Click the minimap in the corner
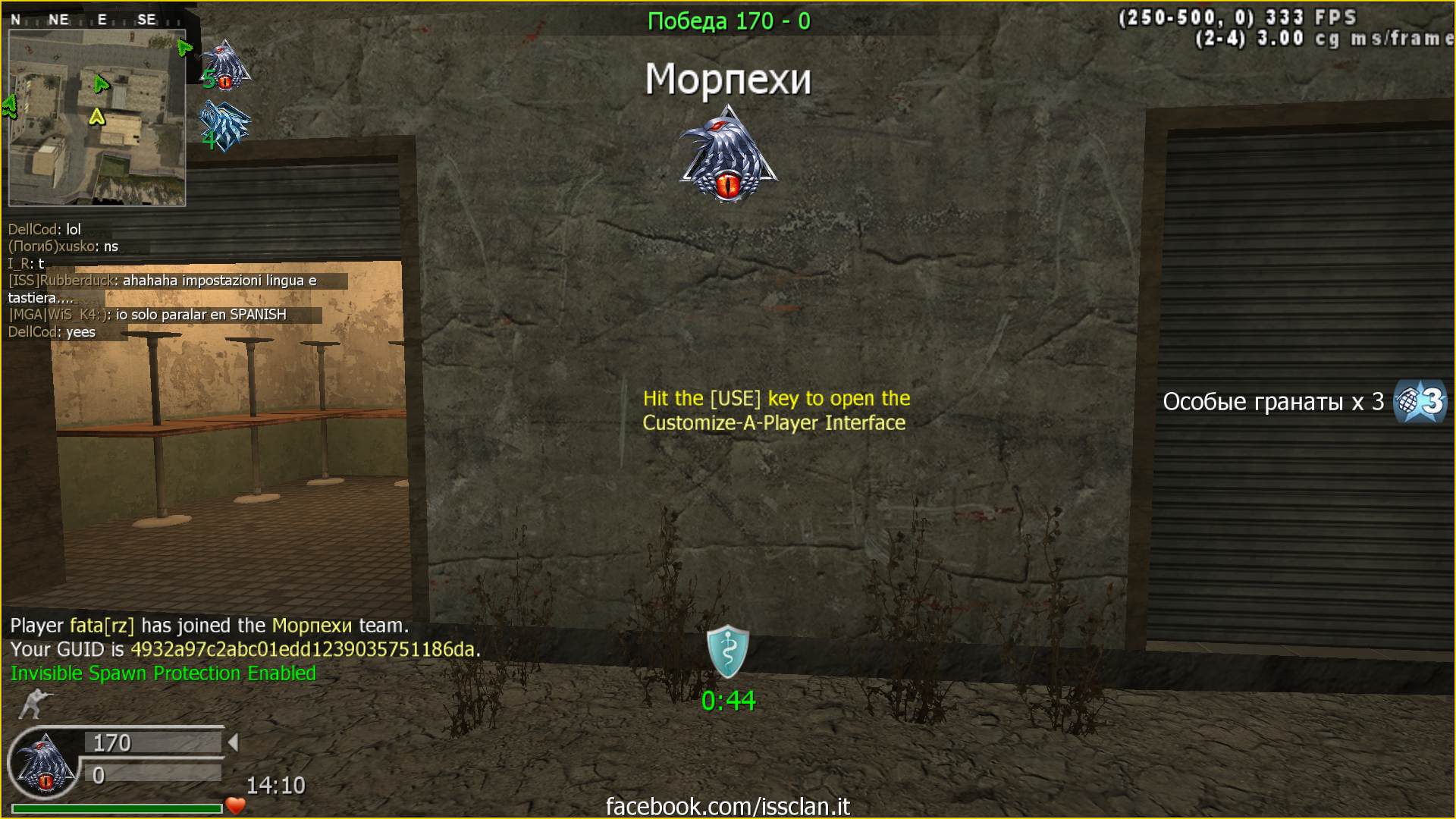Viewport: 1456px width, 819px height. [97, 118]
